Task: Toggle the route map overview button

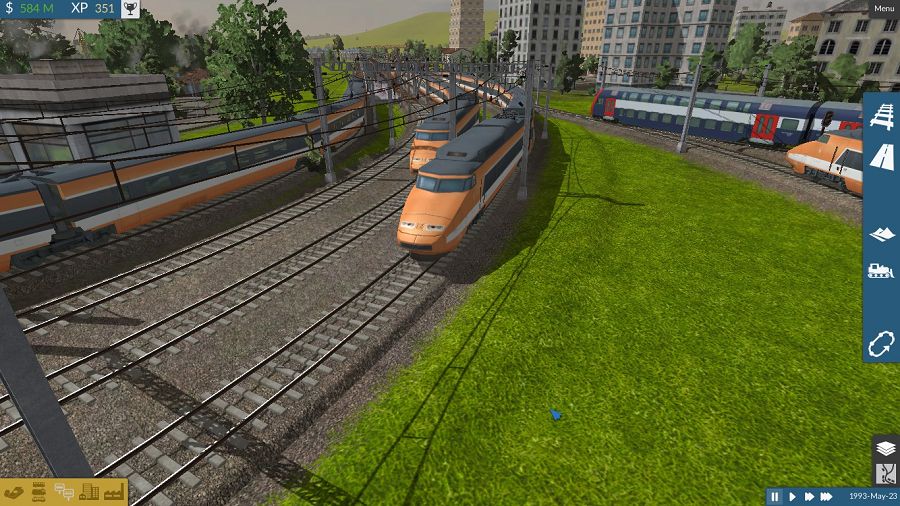Action: tap(886, 473)
